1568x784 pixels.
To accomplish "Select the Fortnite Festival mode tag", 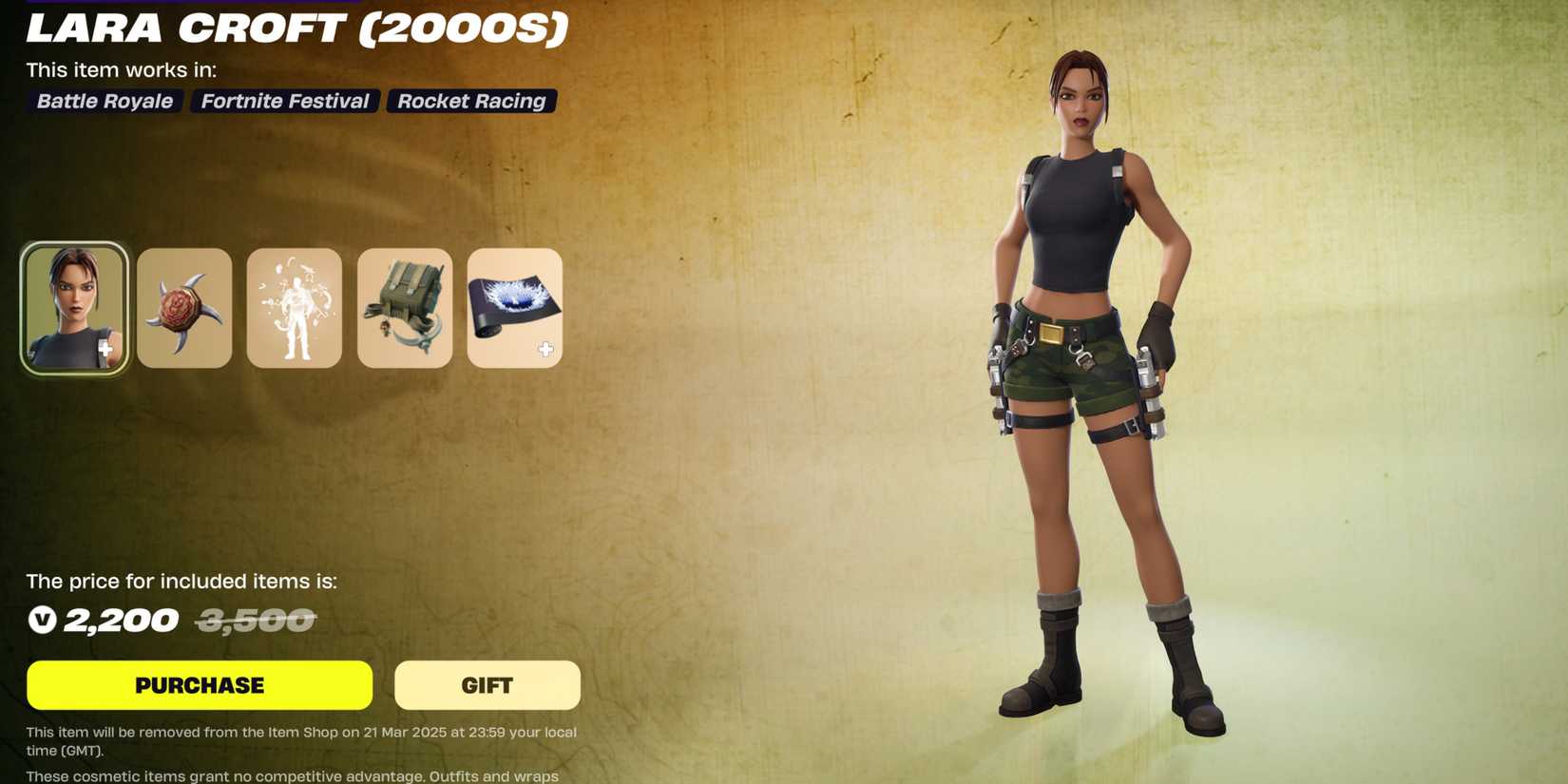I will pos(283,101).
